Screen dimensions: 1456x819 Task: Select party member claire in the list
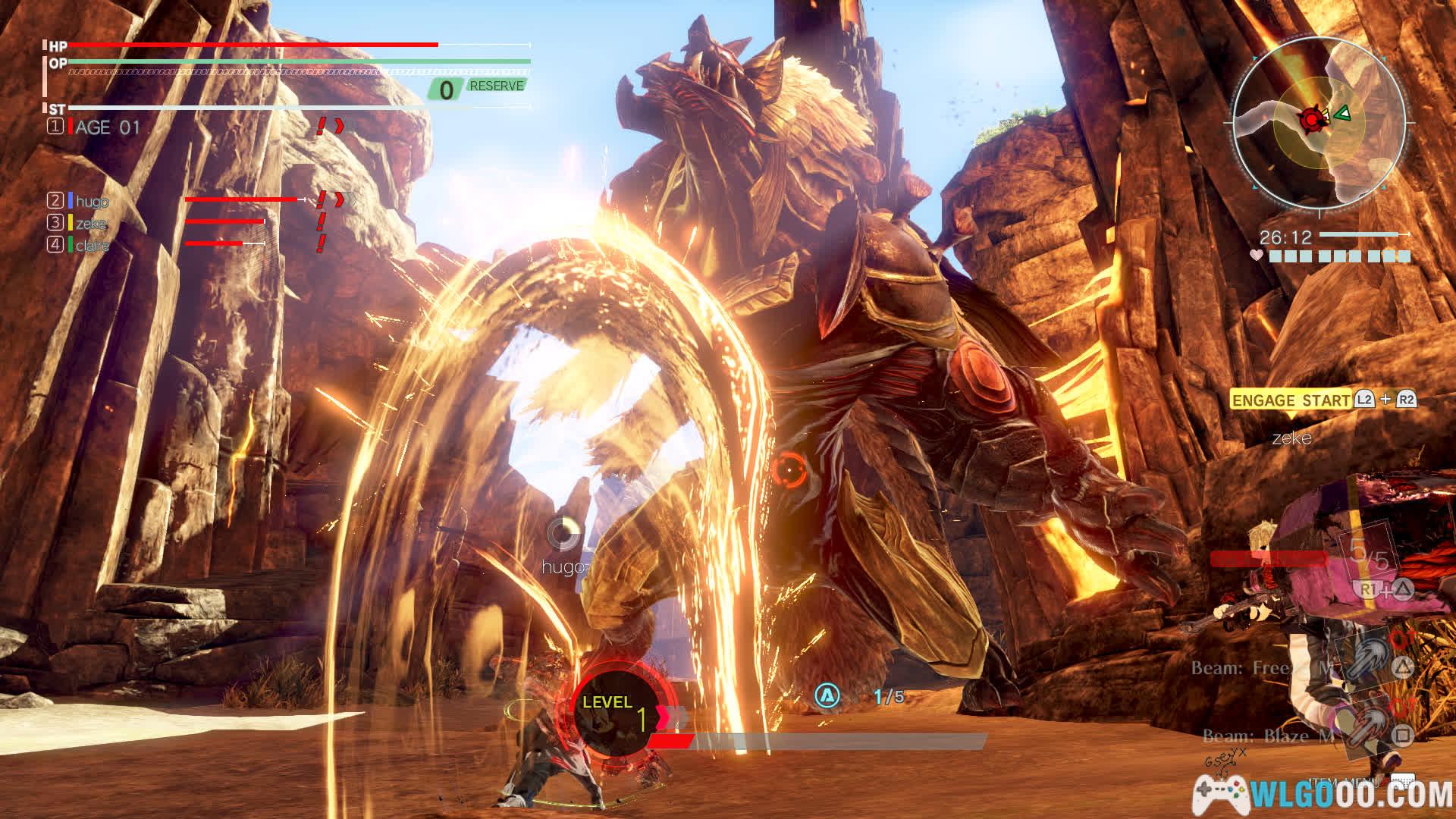tap(92, 245)
